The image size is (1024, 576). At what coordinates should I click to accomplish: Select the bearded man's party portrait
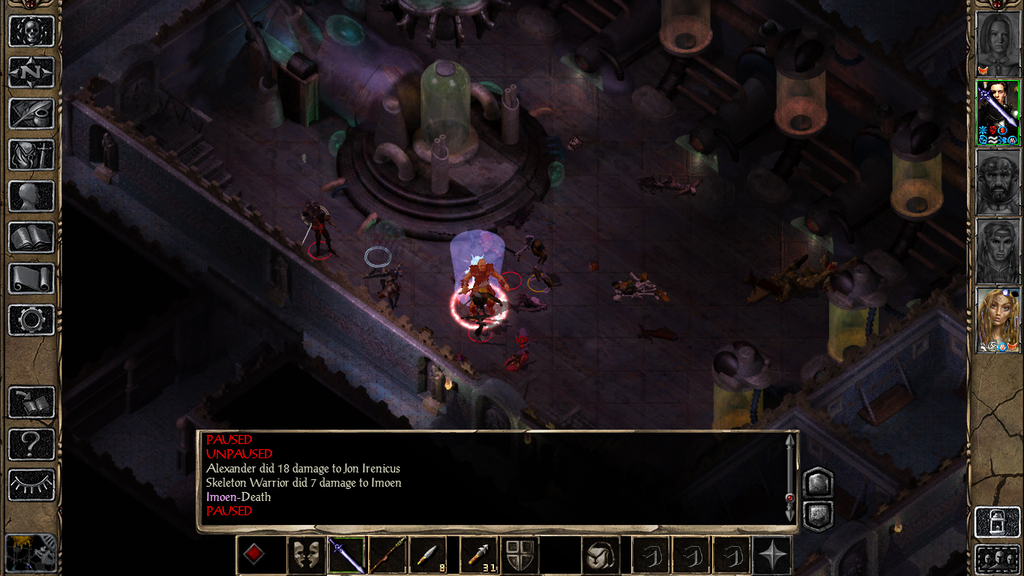point(998,181)
